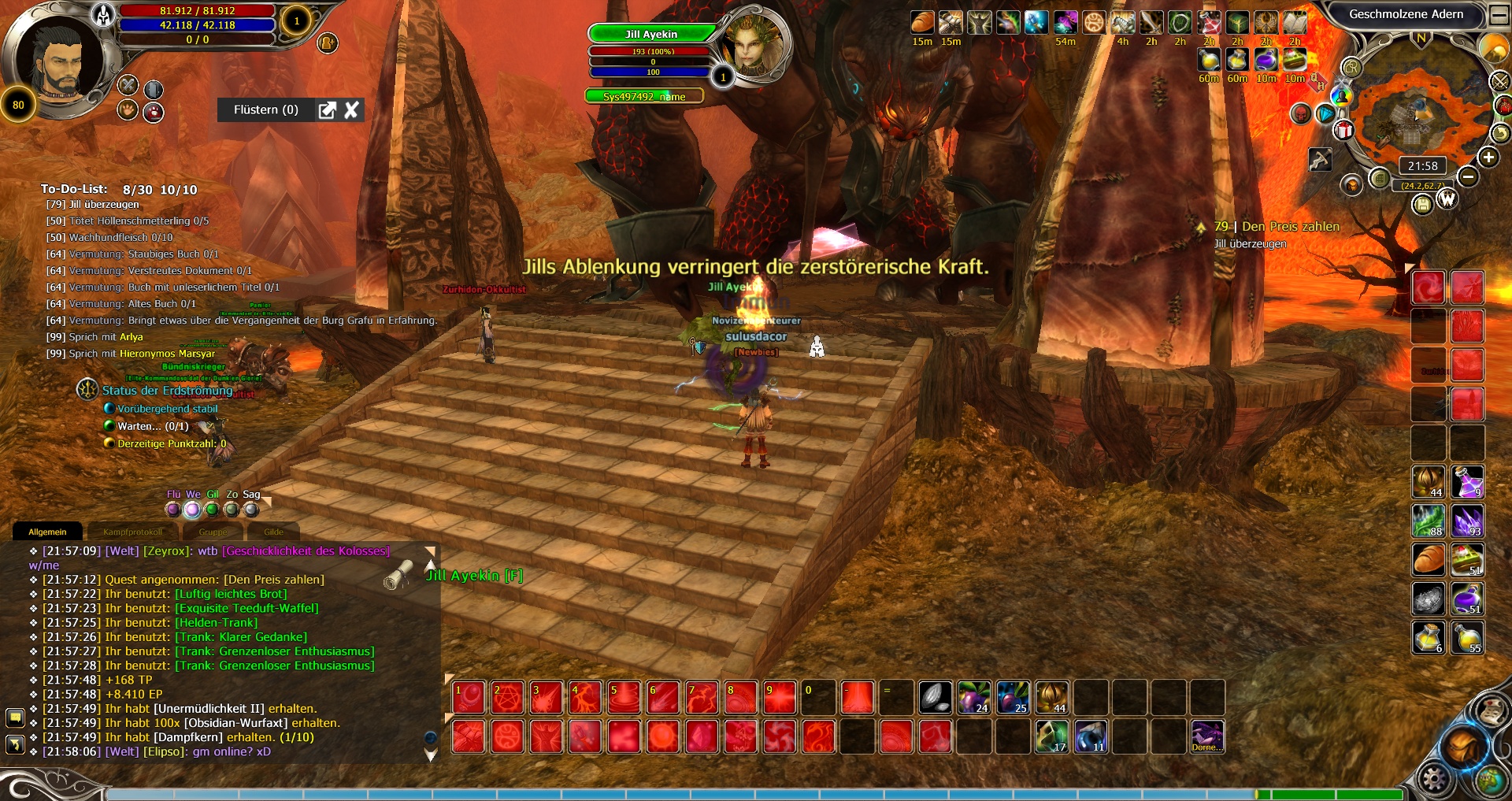
Task: Use the bread item in side bar
Action: pos(1428,559)
